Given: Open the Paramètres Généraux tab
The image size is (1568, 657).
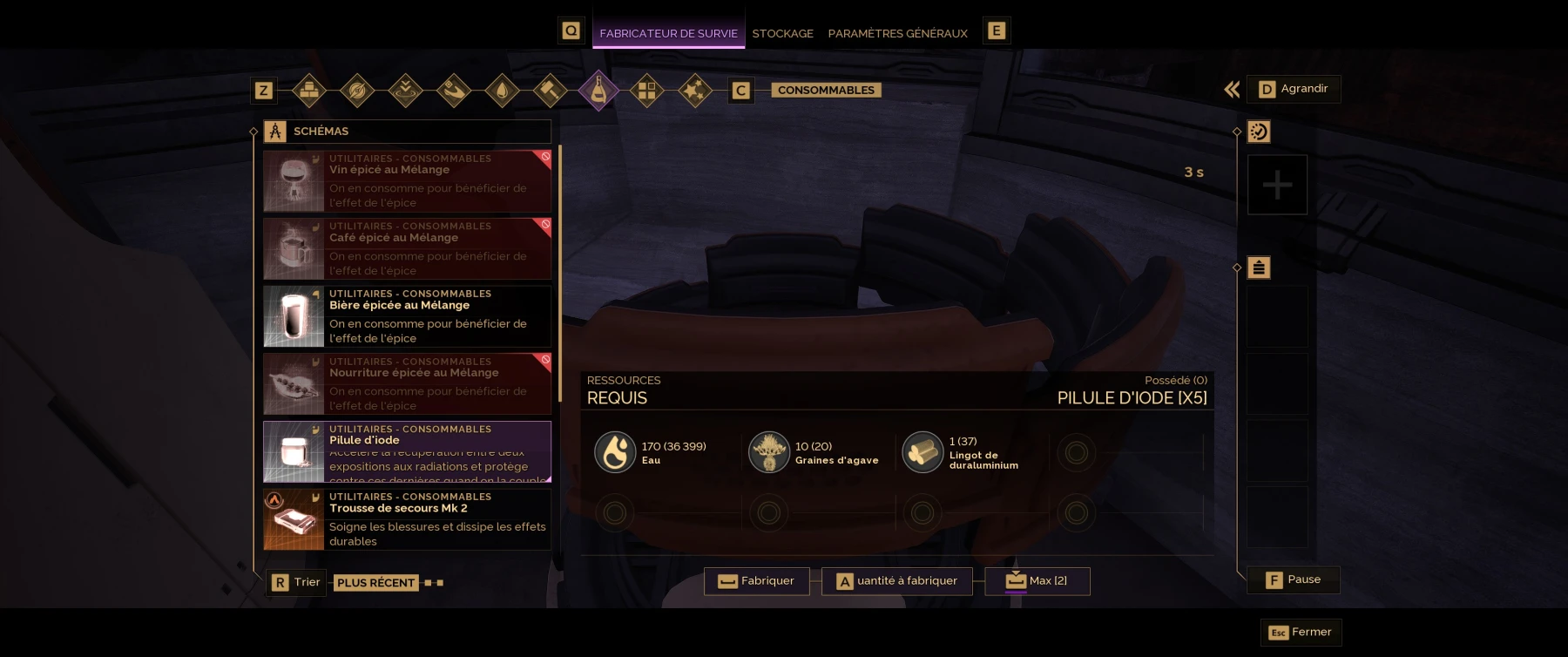Looking at the screenshot, I should [x=897, y=33].
